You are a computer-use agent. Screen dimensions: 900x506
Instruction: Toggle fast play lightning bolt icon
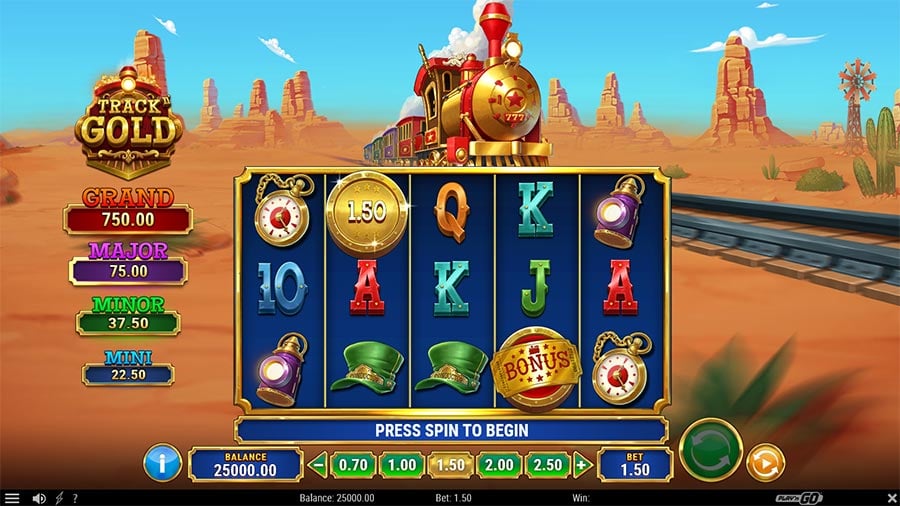pyautogui.click(x=58, y=498)
